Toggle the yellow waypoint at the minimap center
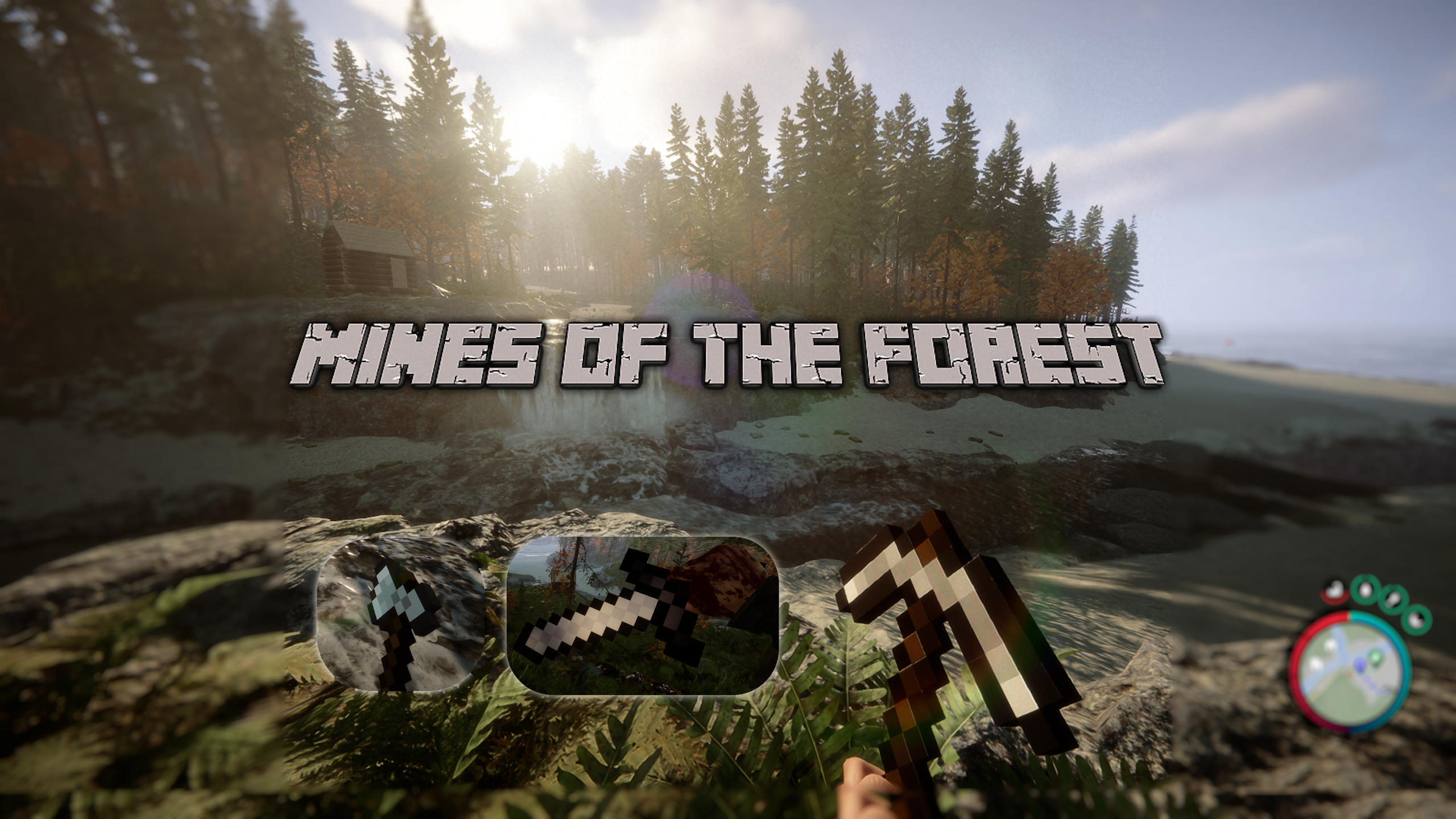 [x=1349, y=674]
